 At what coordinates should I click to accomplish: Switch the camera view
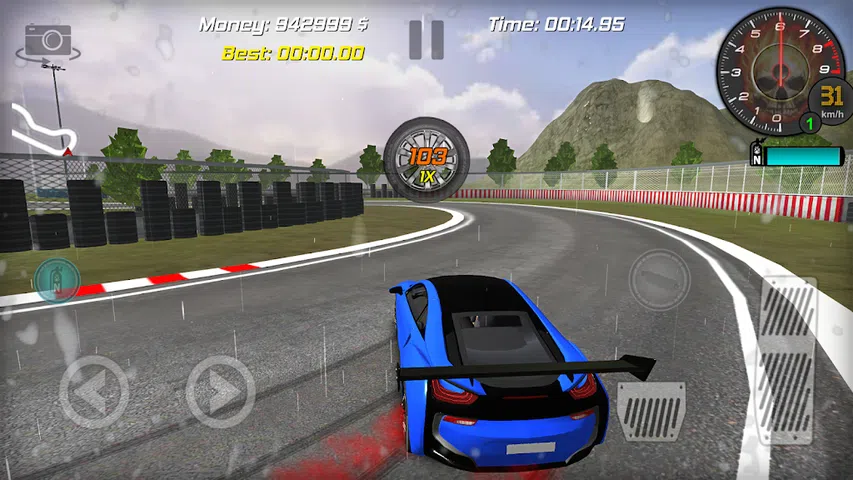(47, 40)
